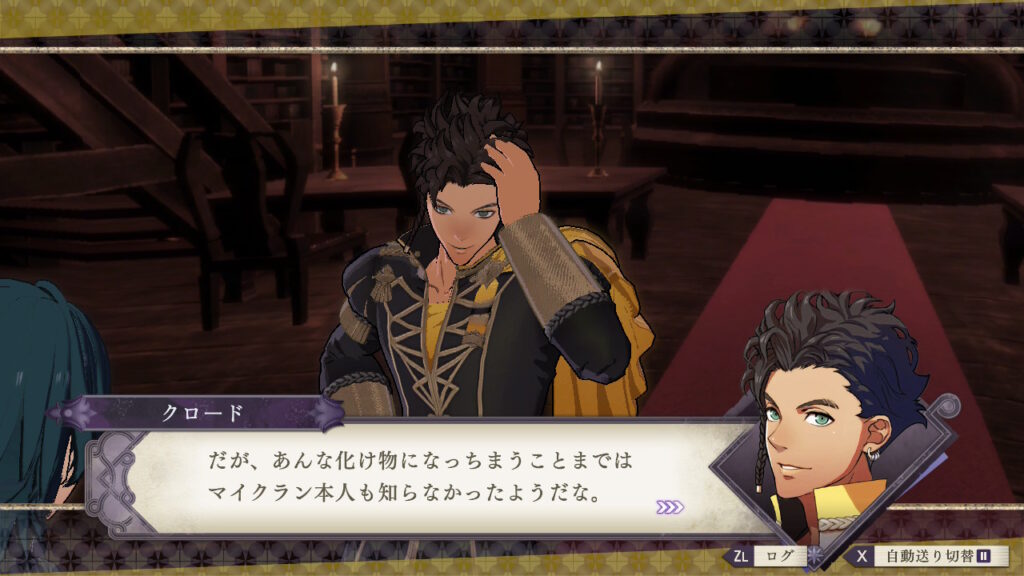Toggle the 自動送り切替 auto-advance option

pos(932,555)
